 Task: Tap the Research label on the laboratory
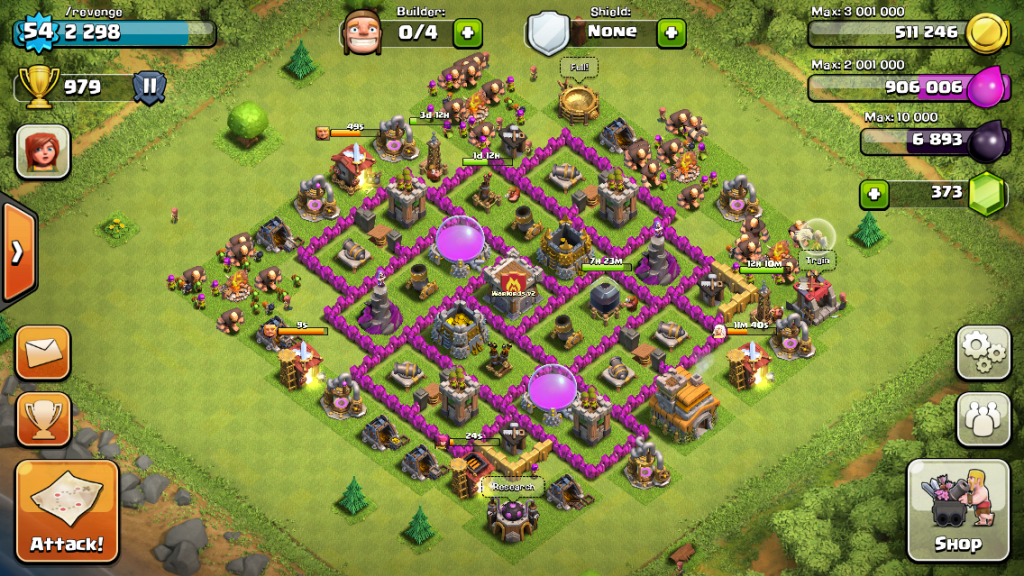pos(513,488)
